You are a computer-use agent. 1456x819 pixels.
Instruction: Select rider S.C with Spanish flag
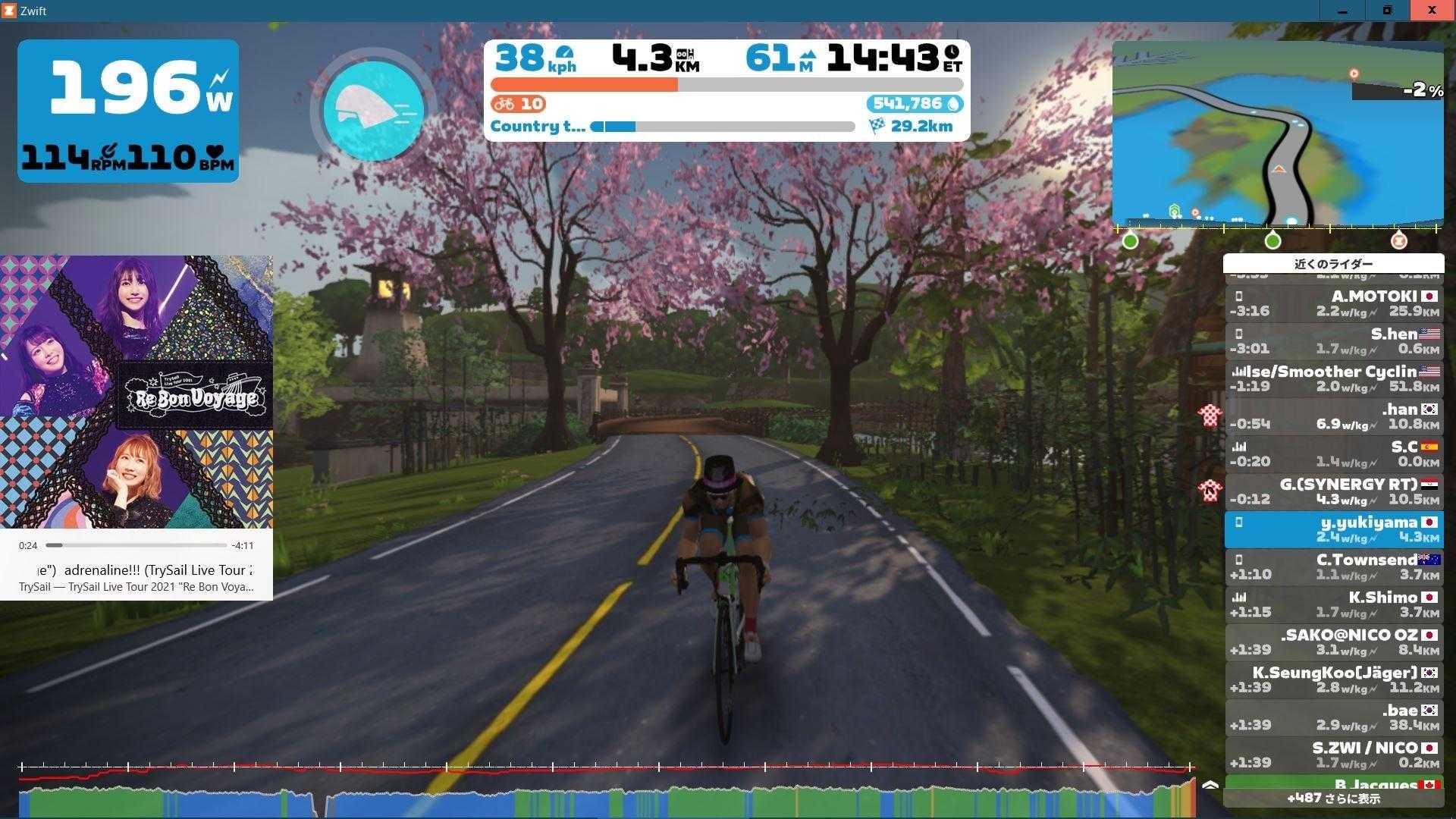pyautogui.click(x=1334, y=453)
